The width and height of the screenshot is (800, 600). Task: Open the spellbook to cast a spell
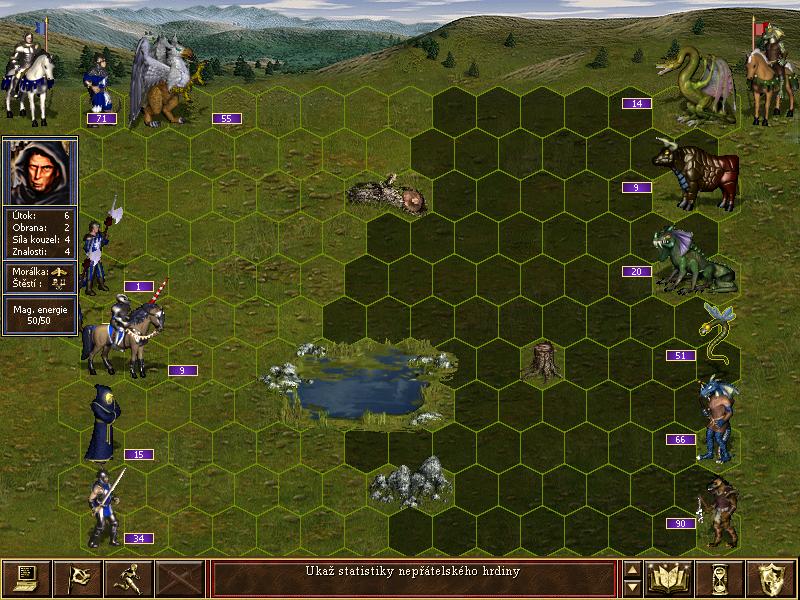(670, 578)
